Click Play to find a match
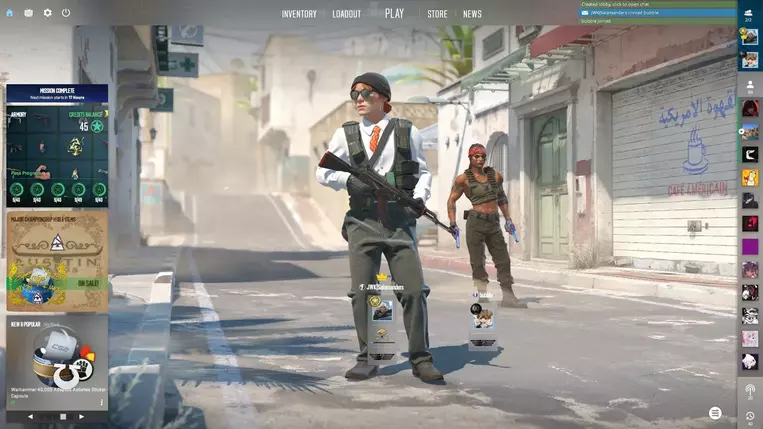This screenshot has height=429, width=763. point(394,13)
